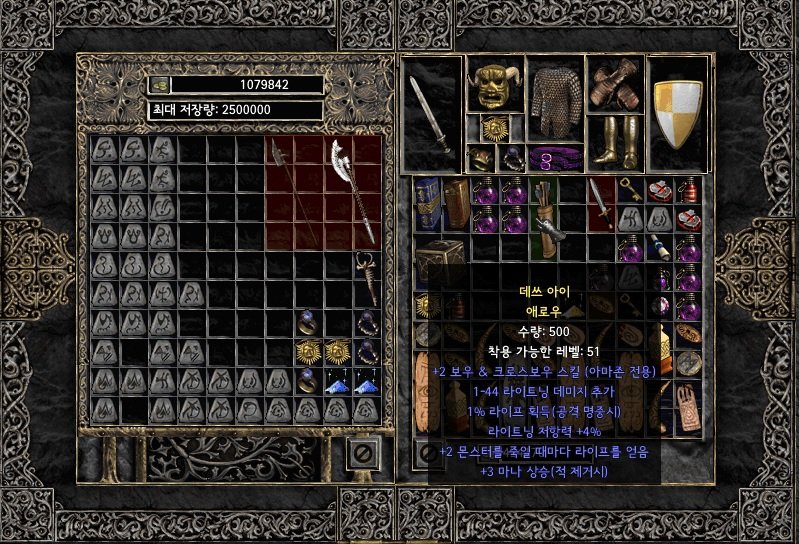Pick the equipped sun amulet
Screen dimensions: 799x544
pos(491,129)
